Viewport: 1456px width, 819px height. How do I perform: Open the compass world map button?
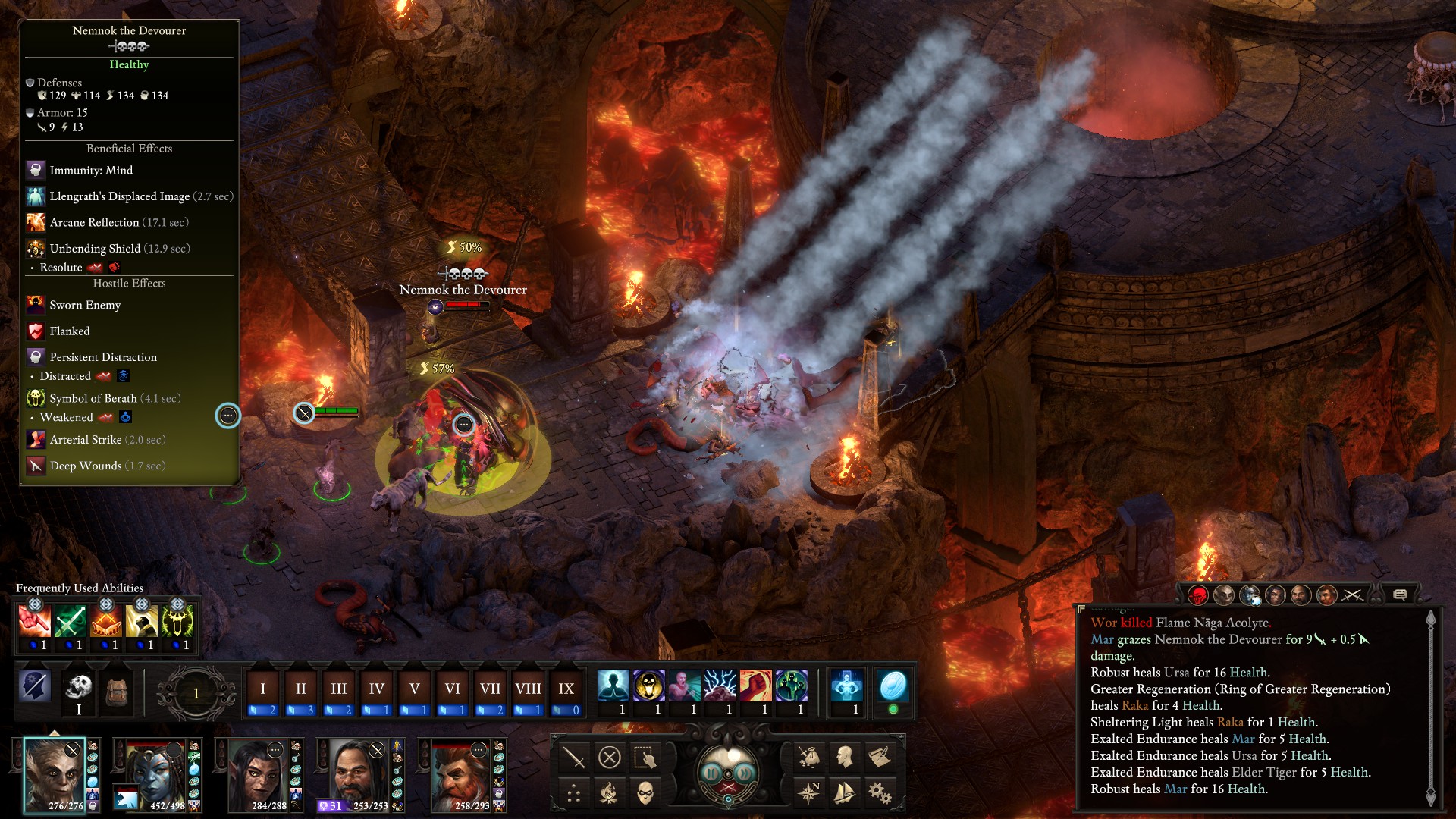coord(809,793)
